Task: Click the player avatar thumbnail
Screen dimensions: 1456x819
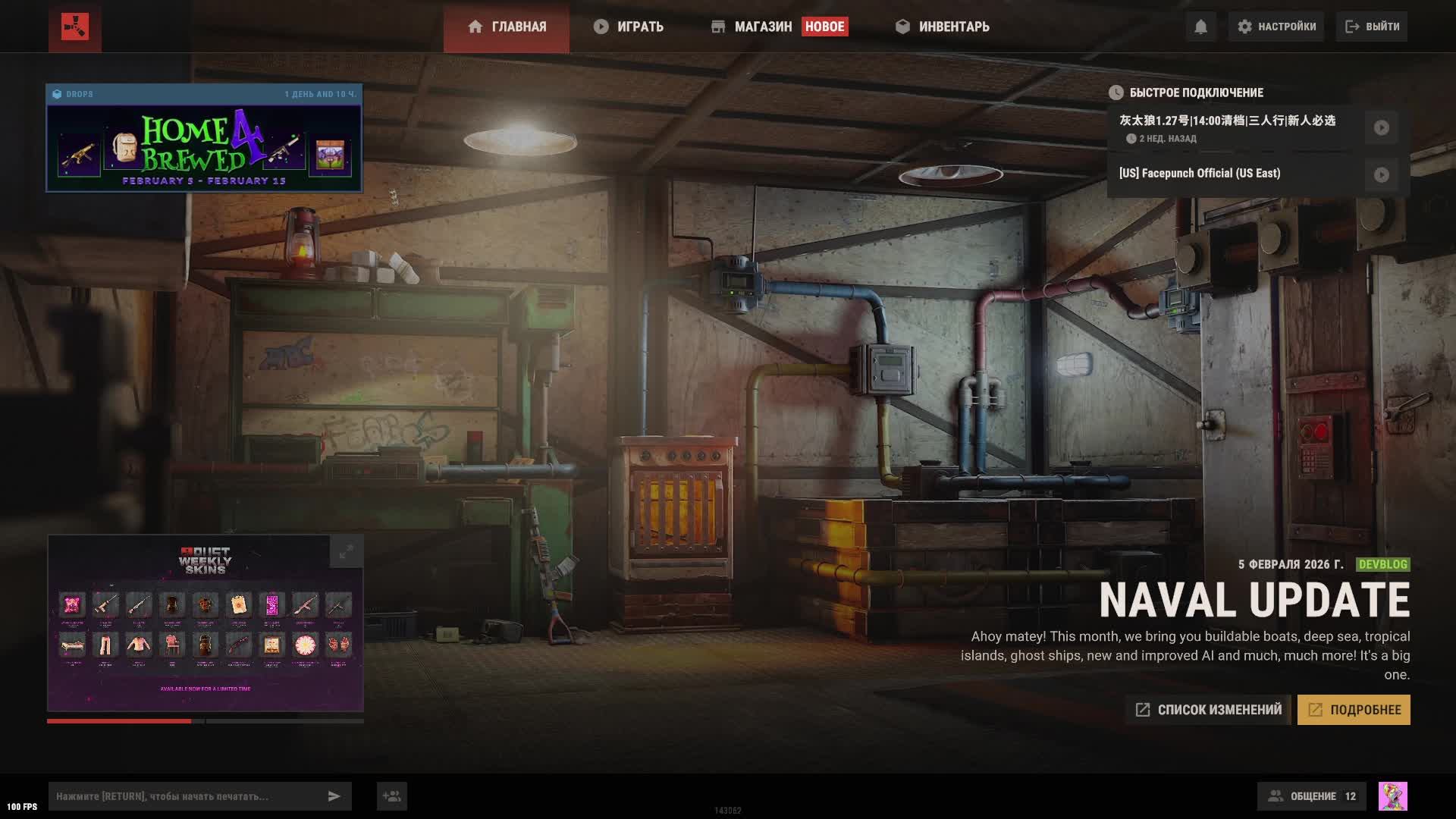Action: coord(1392,796)
